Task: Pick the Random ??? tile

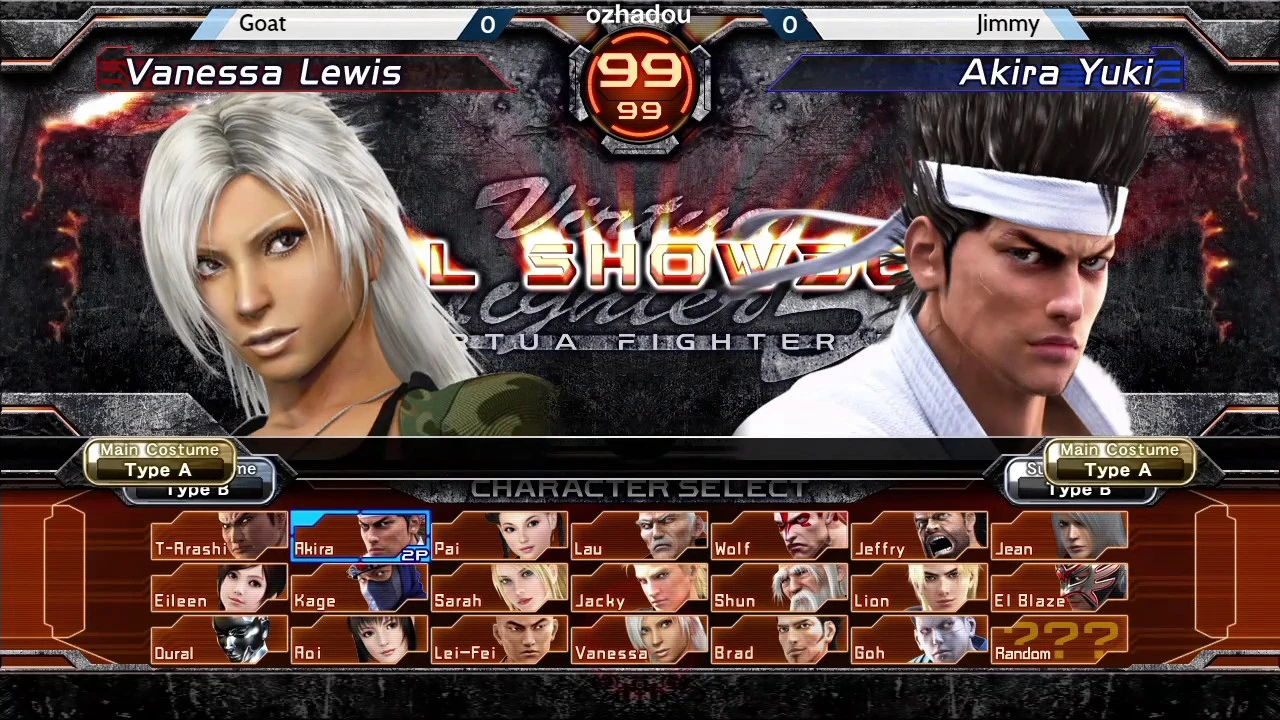Action: (x=1060, y=645)
